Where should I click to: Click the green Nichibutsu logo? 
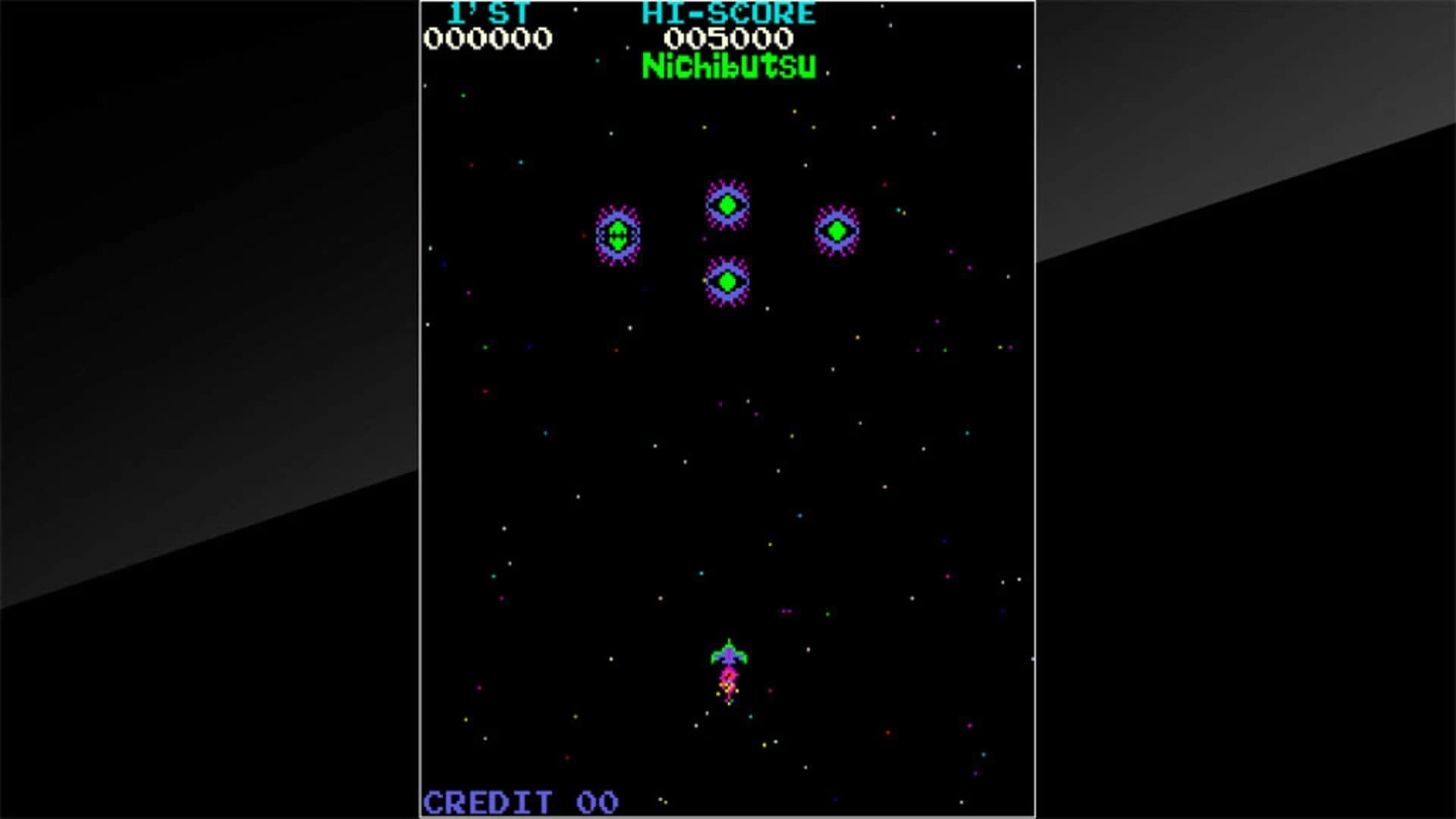click(x=728, y=67)
